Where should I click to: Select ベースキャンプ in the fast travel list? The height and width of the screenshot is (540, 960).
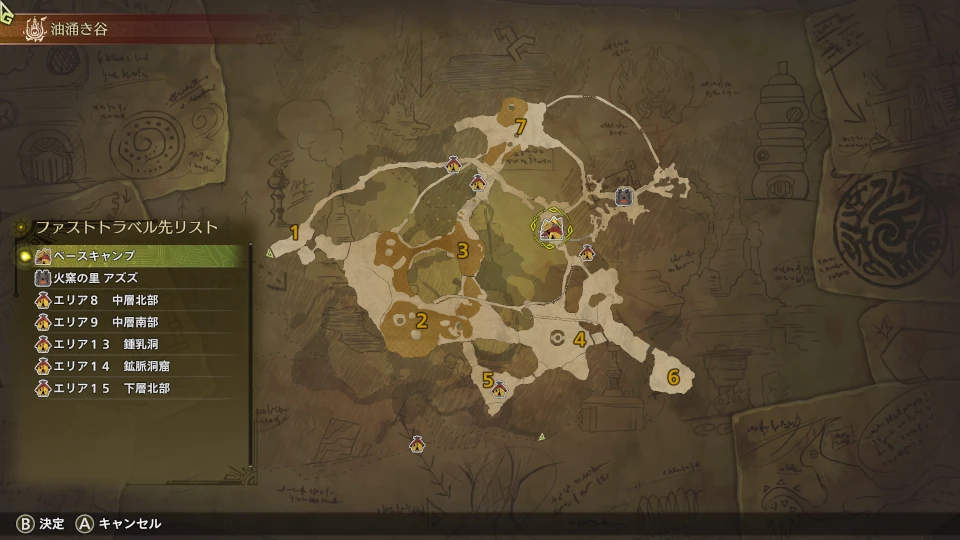coord(130,257)
